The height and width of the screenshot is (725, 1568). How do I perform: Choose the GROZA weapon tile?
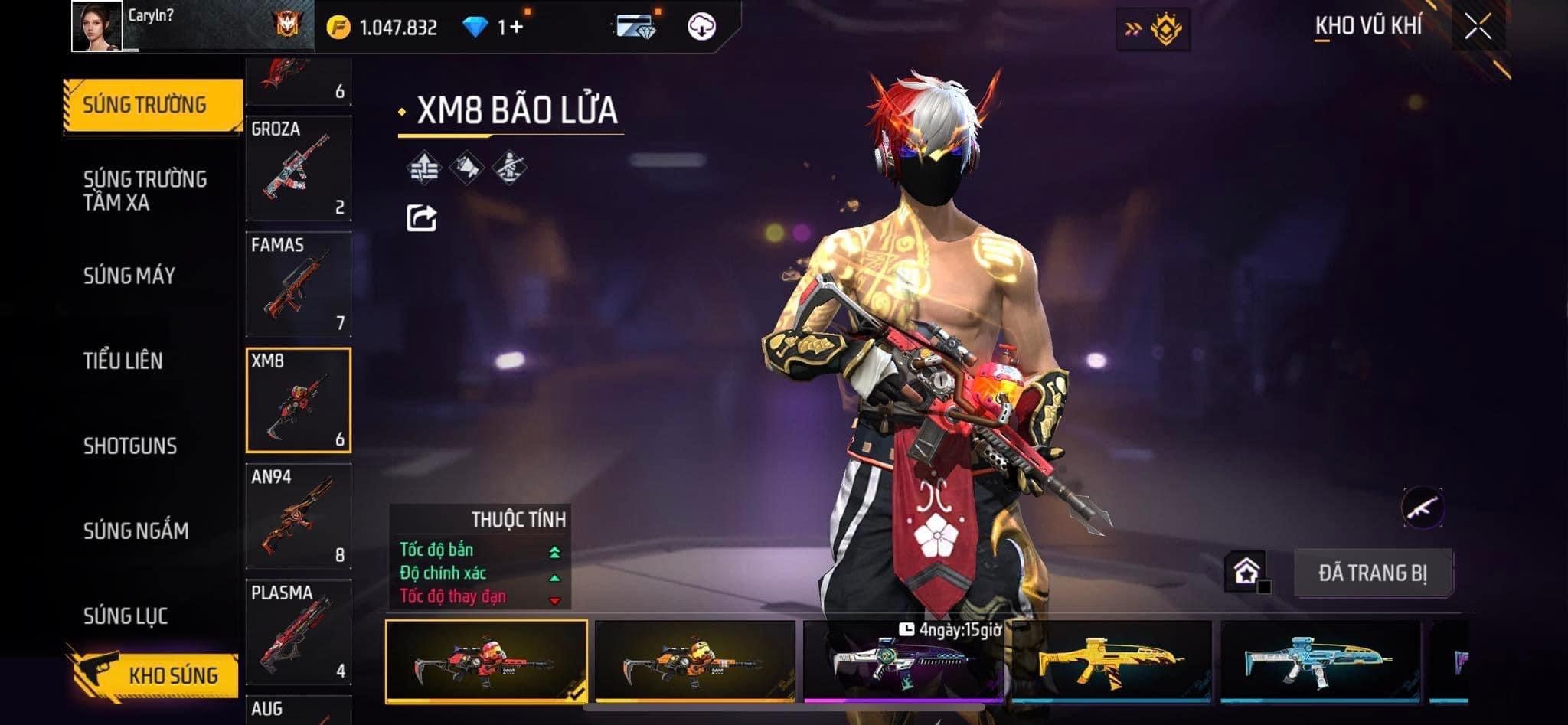coord(299,168)
